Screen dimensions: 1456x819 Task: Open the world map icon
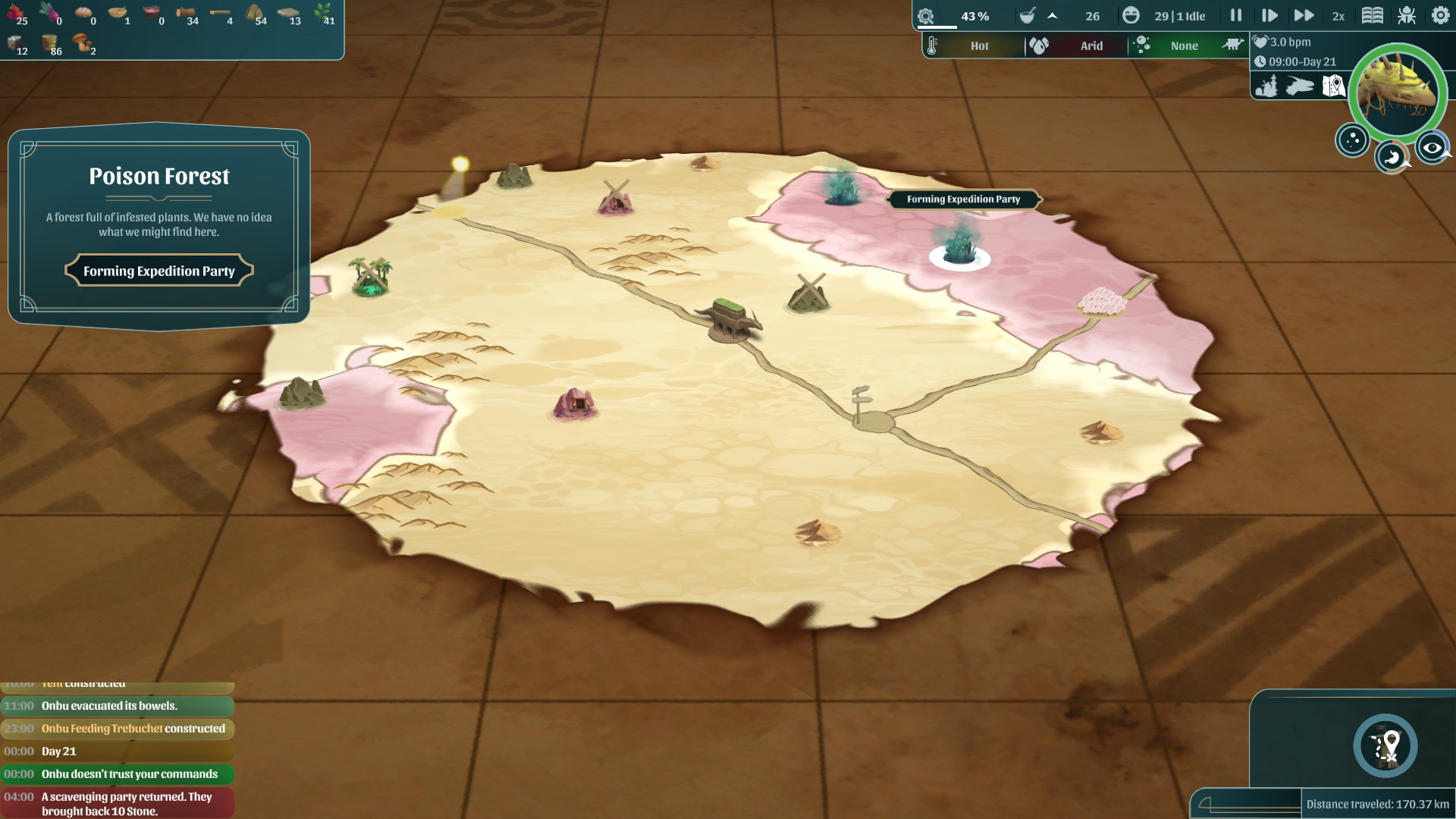[x=1333, y=86]
